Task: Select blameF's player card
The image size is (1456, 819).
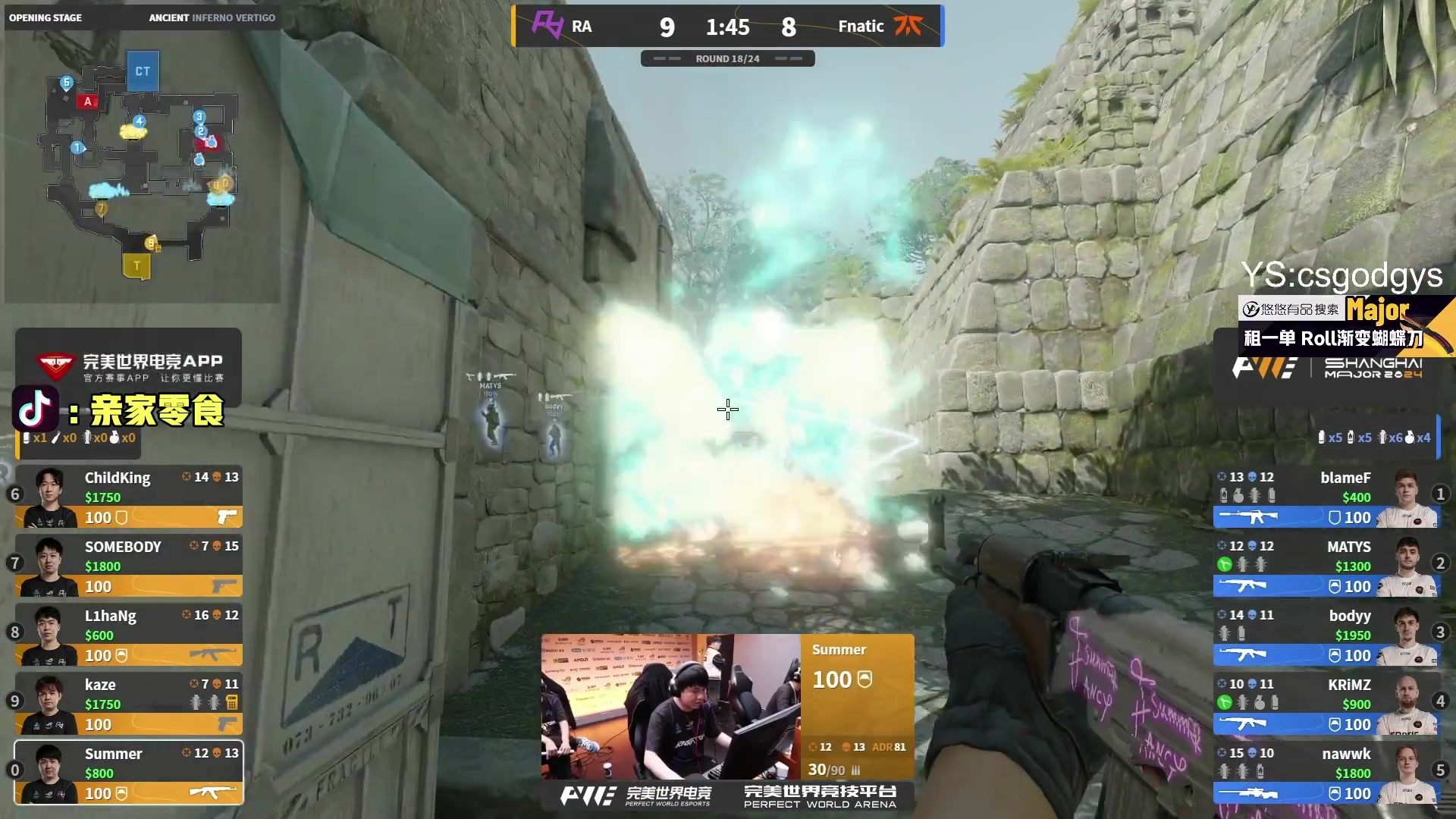Action: coord(1327,497)
